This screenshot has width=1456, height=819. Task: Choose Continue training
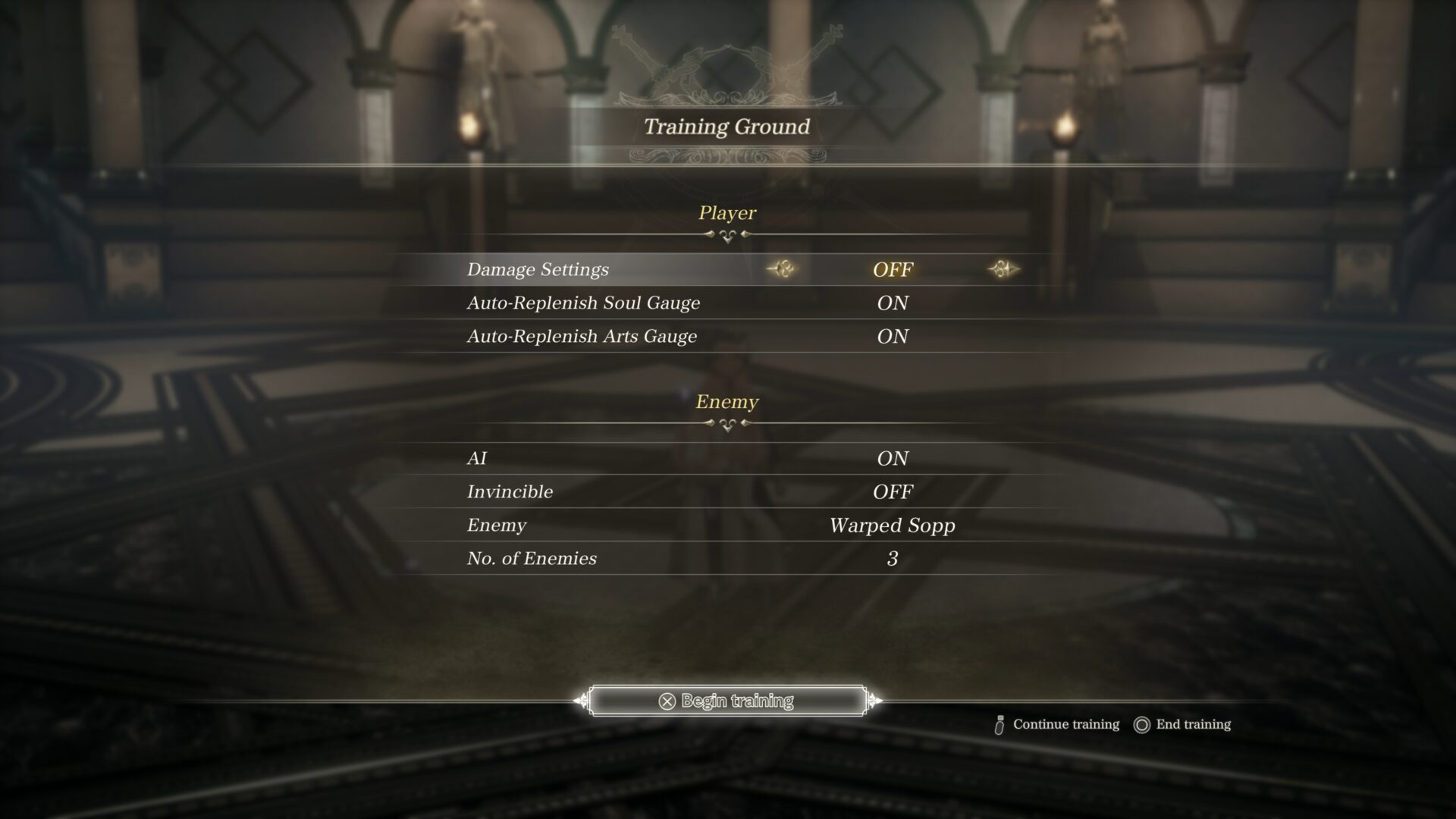(x=1057, y=725)
